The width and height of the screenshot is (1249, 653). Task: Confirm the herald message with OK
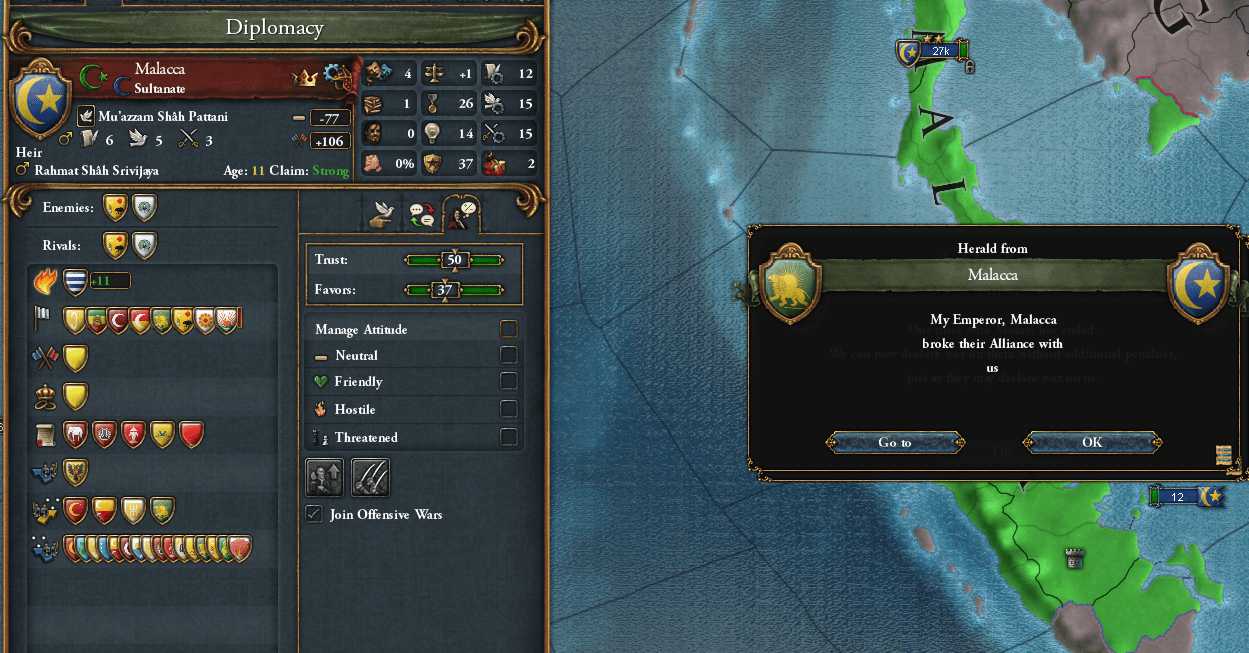tap(1092, 442)
